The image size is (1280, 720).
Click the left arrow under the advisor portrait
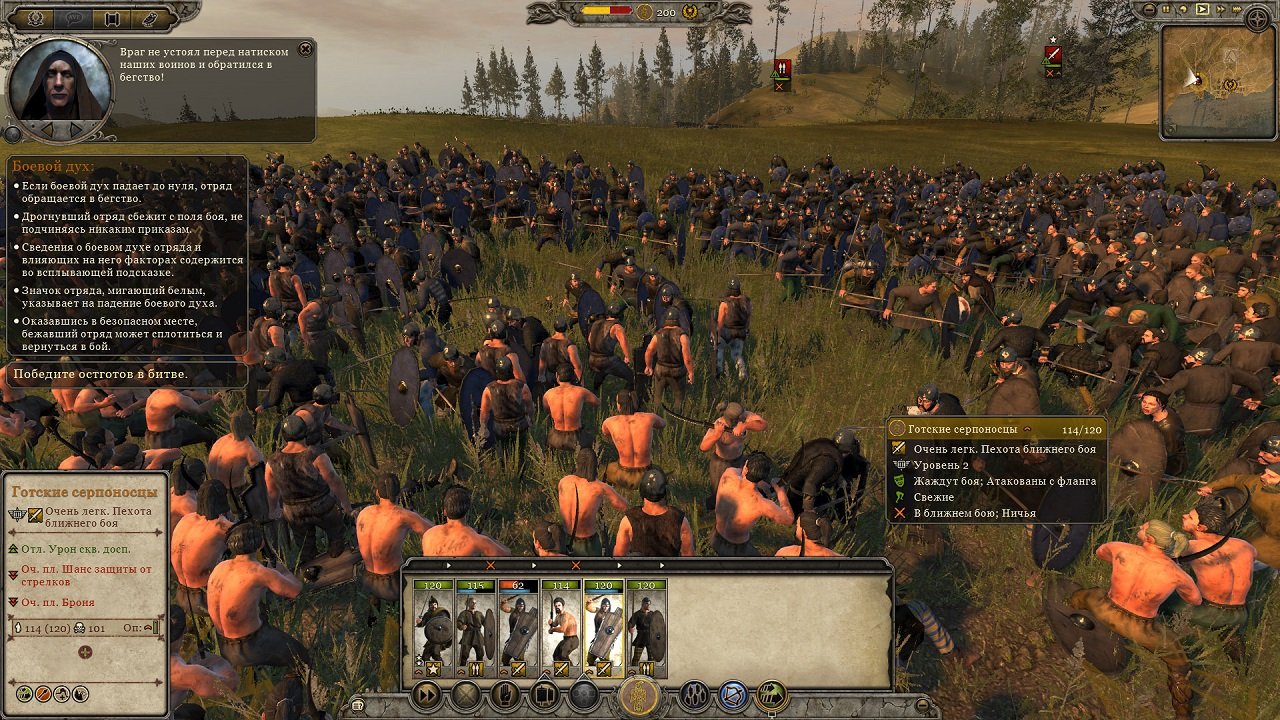48,128
